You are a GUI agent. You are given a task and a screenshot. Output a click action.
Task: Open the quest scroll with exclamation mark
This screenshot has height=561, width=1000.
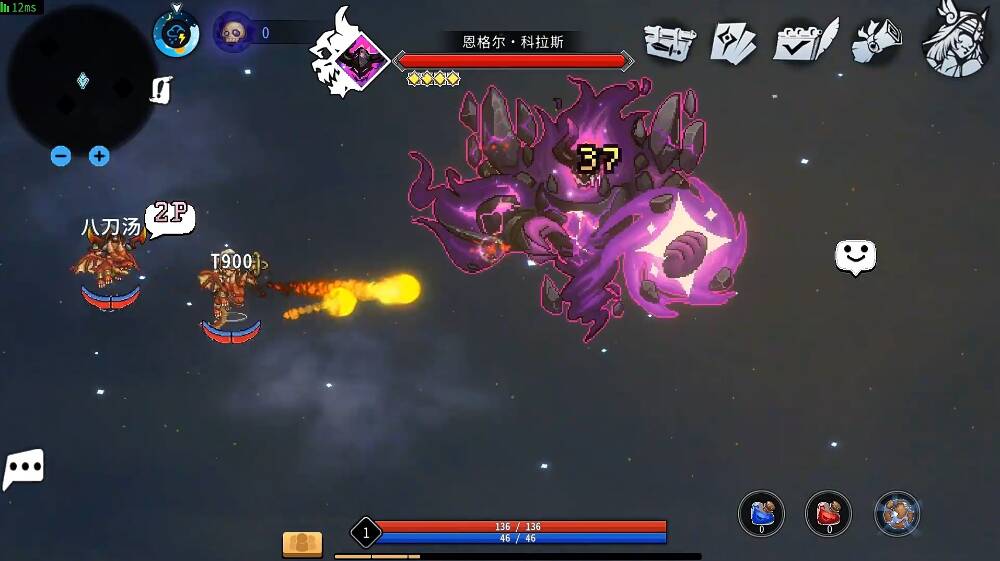click(161, 90)
